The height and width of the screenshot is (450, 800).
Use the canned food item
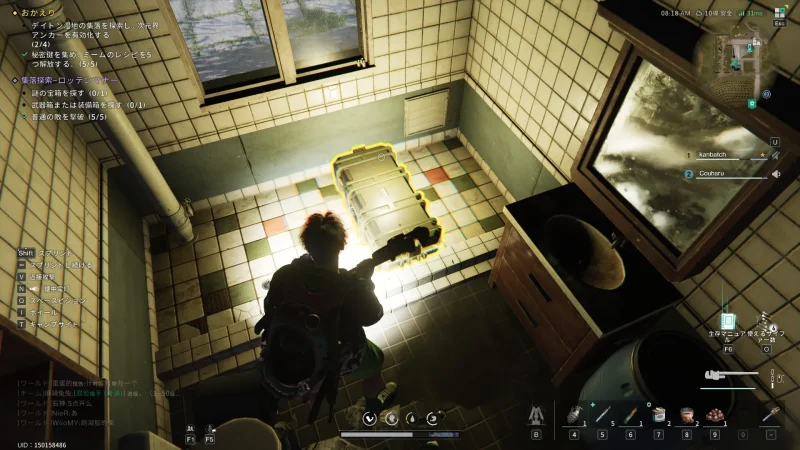pos(659,414)
